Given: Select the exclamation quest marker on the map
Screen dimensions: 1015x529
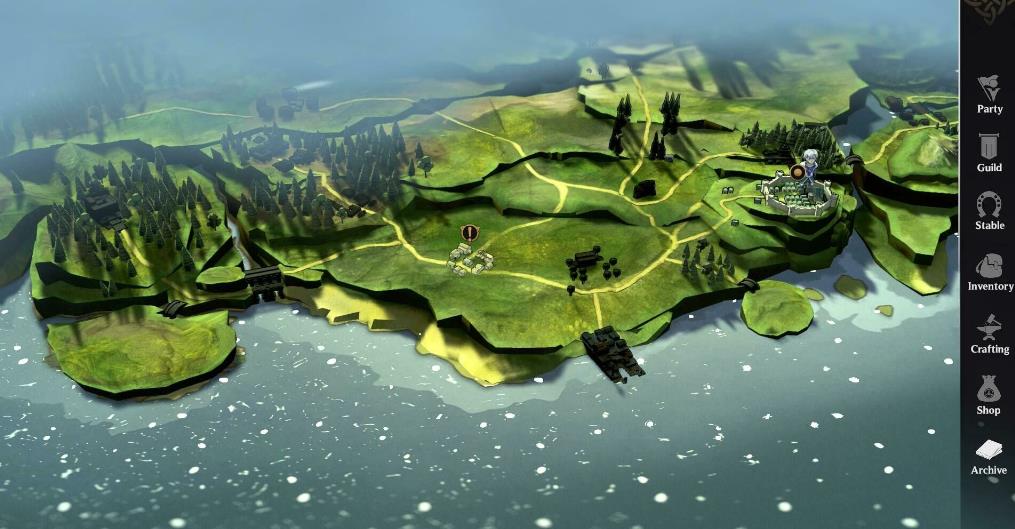Looking at the screenshot, I should pos(469,233).
